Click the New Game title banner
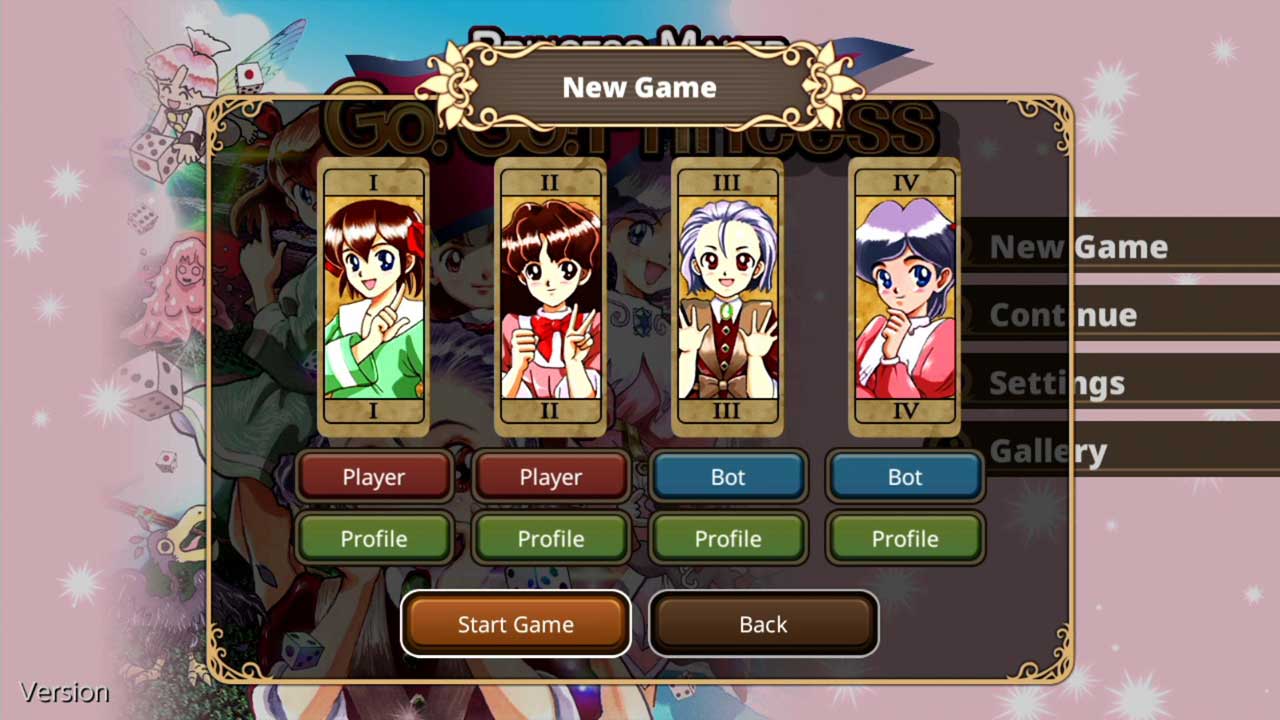Screen dimensions: 1280x720 639,87
